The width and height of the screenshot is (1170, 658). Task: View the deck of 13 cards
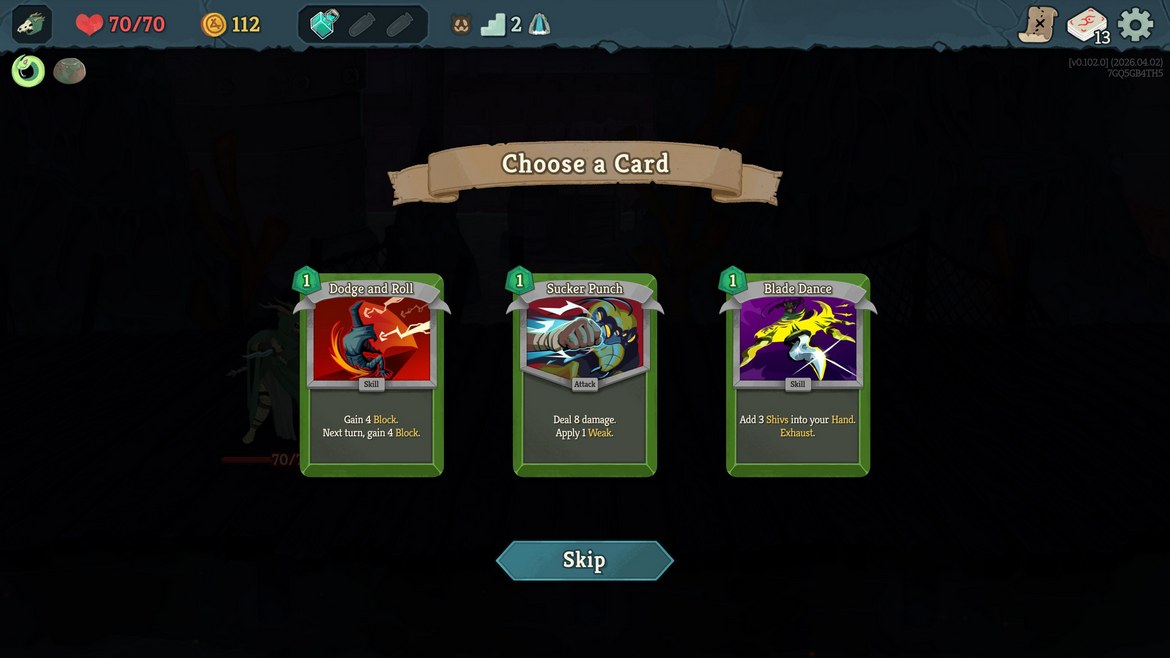pyautogui.click(x=1087, y=25)
